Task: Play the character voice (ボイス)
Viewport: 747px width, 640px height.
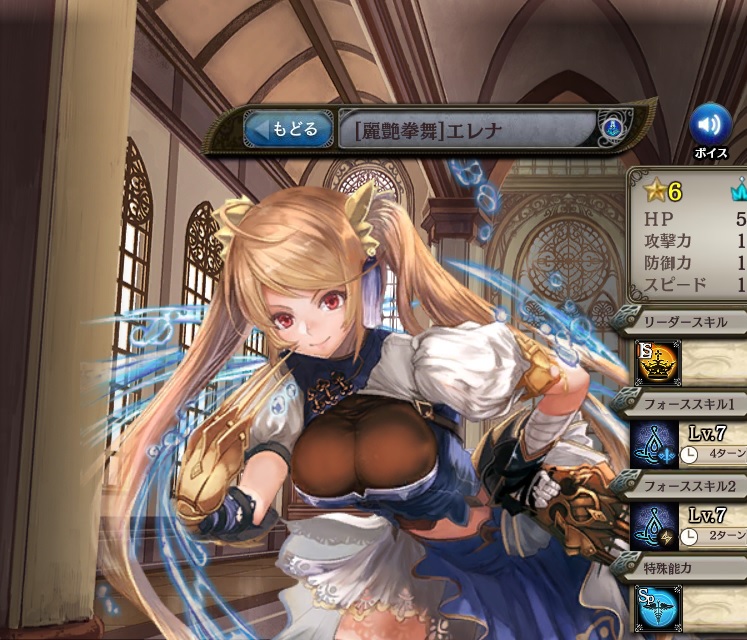Action: (x=710, y=125)
